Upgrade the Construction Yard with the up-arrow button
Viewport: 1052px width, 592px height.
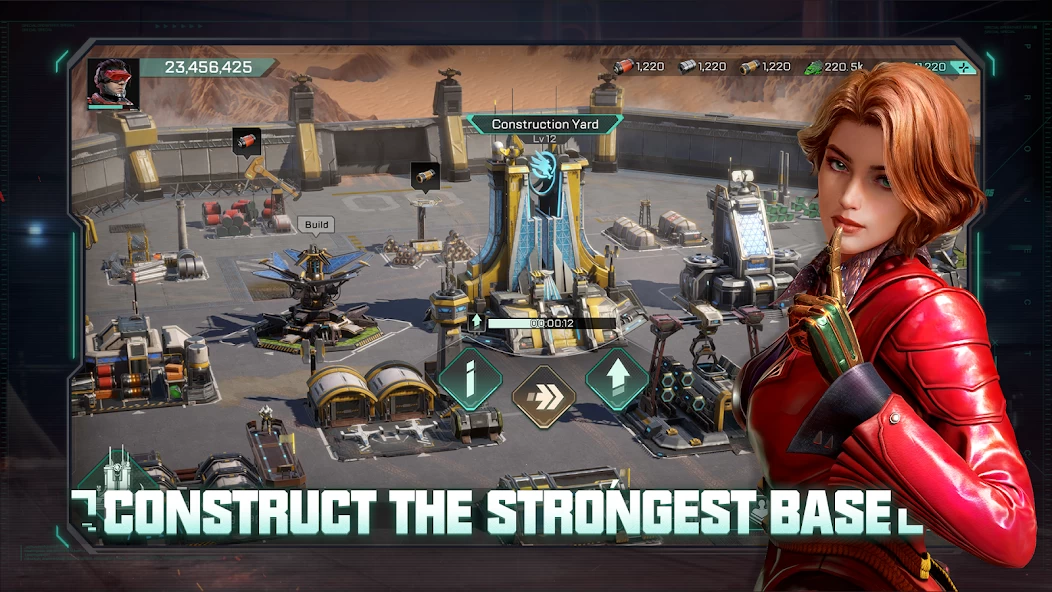[x=617, y=378]
